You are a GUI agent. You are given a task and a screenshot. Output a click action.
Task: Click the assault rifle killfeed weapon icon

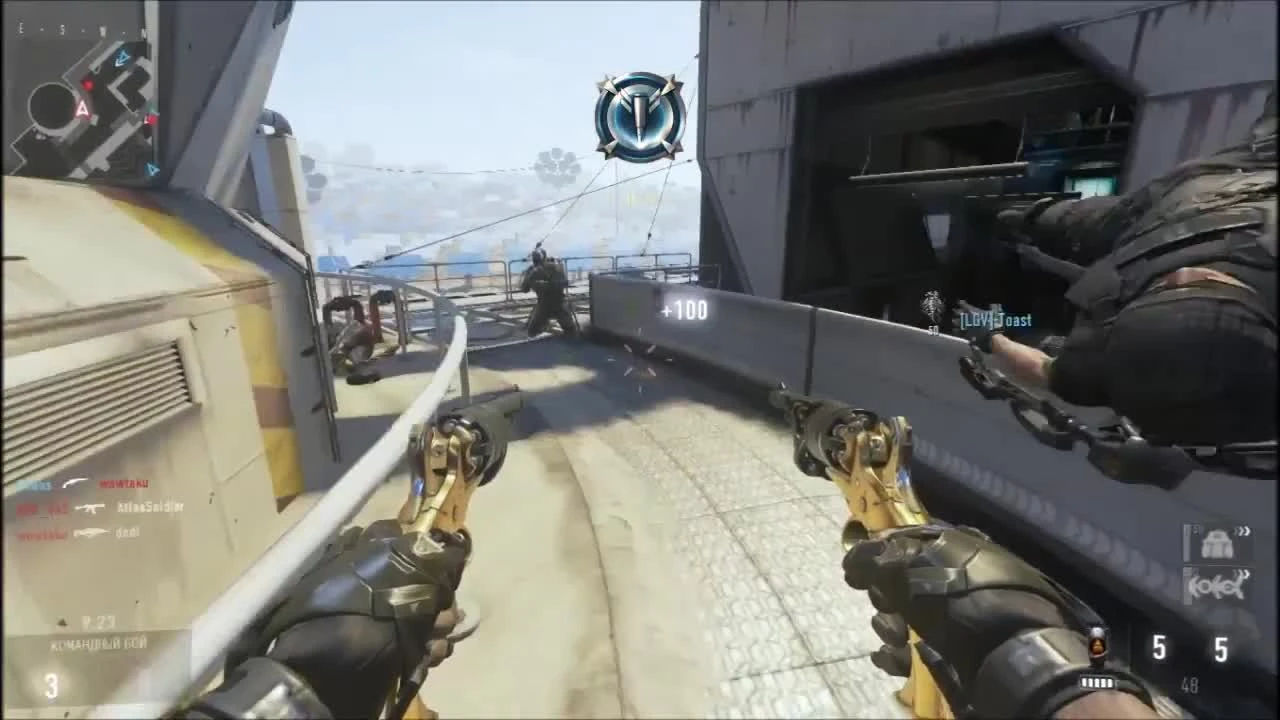pyautogui.click(x=90, y=508)
